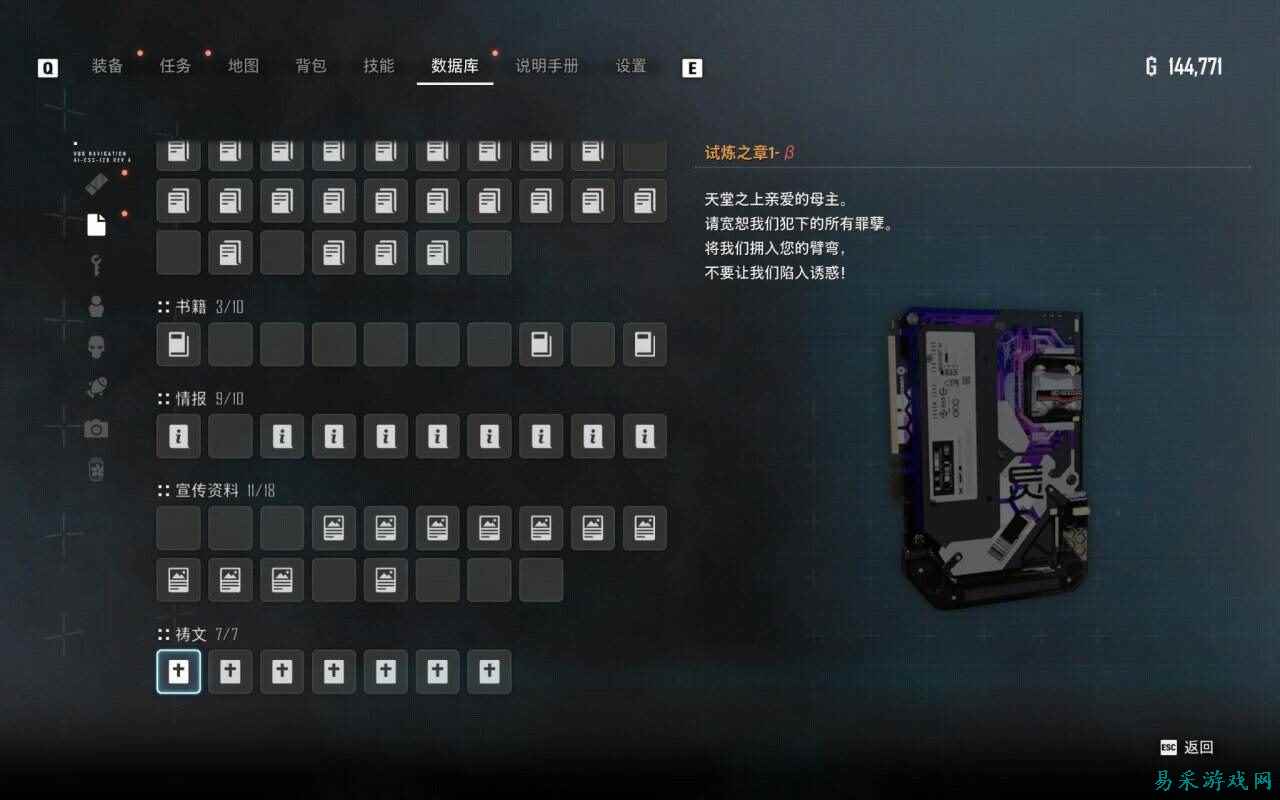Open the fish category icon in the sidebar
Image resolution: width=1280 pixels, height=800 pixels.
click(x=95, y=387)
